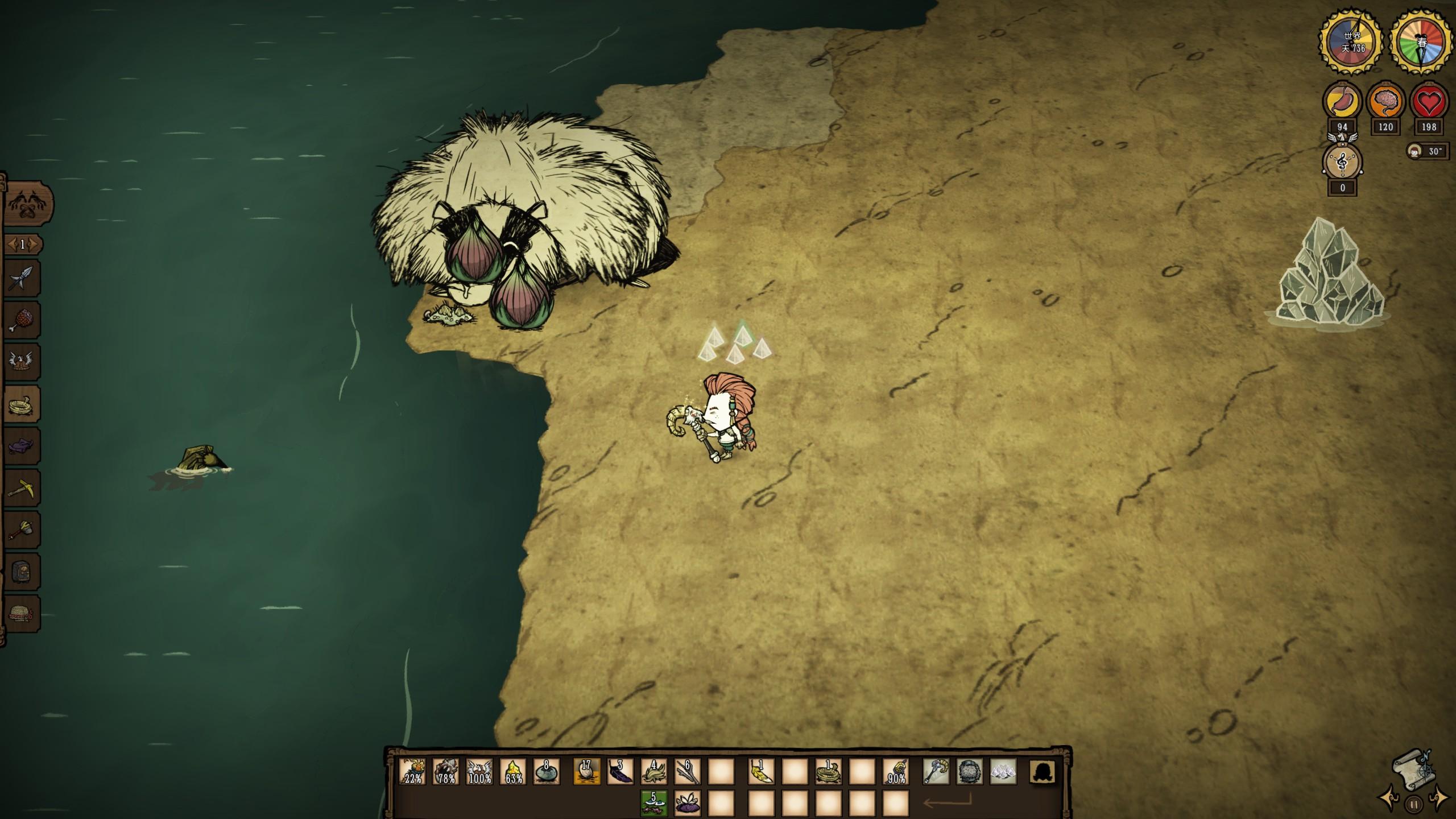Pick the coiled rope crafting recipe
The width and height of the screenshot is (1456, 819).
[x=23, y=404]
